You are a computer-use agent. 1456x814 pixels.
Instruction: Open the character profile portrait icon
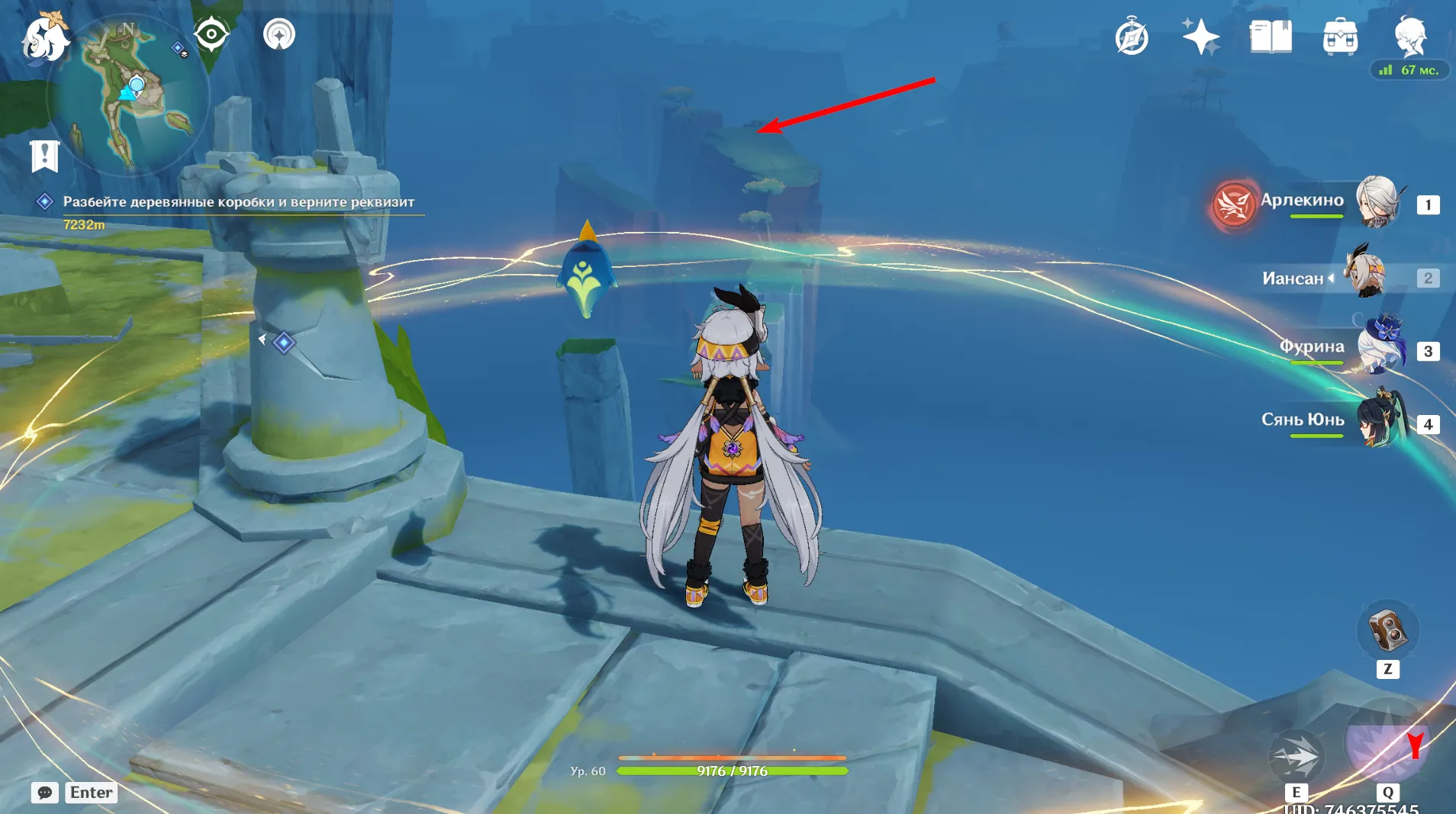pos(1411,35)
